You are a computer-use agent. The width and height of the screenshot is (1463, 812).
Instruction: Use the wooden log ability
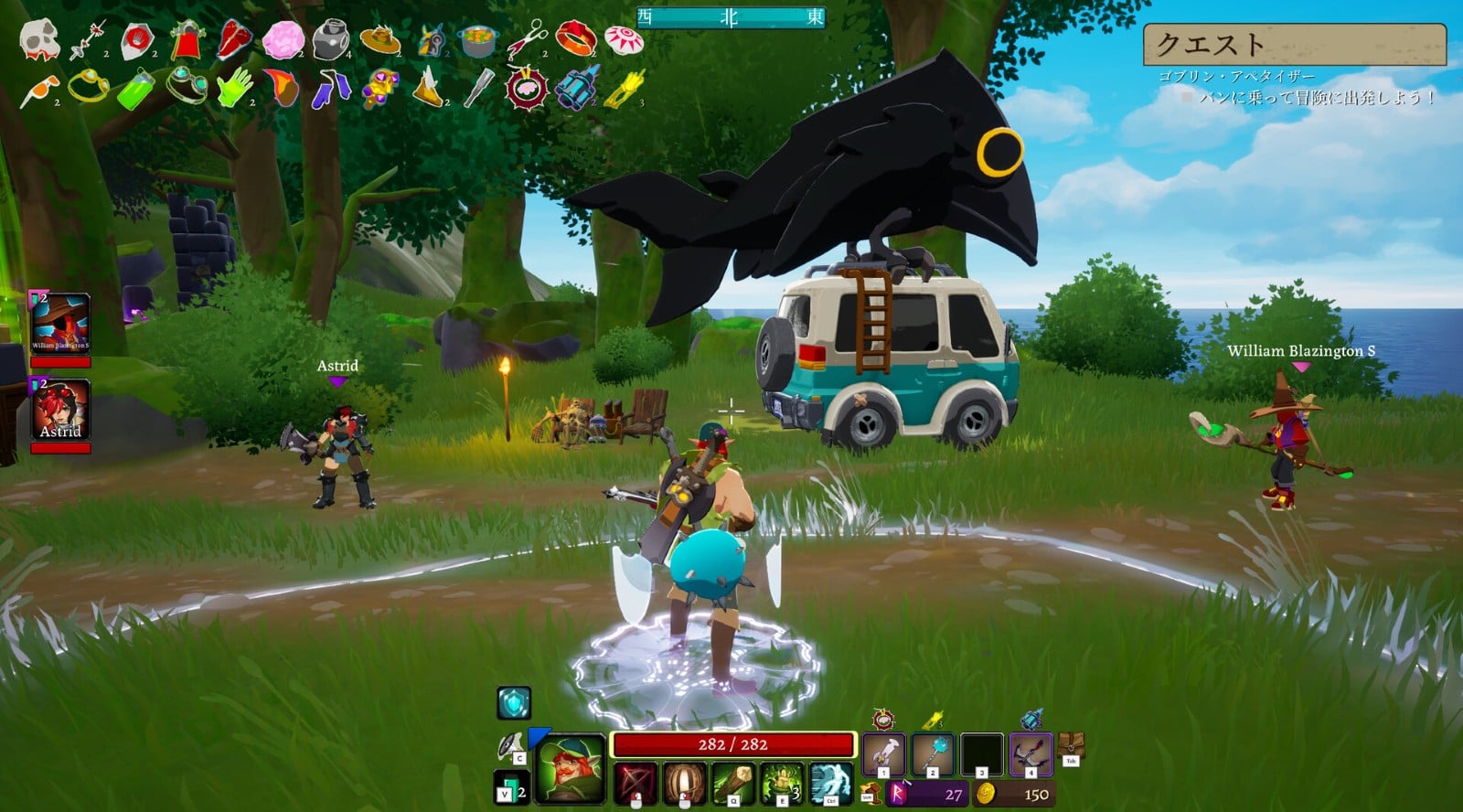[x=733, y=783]
